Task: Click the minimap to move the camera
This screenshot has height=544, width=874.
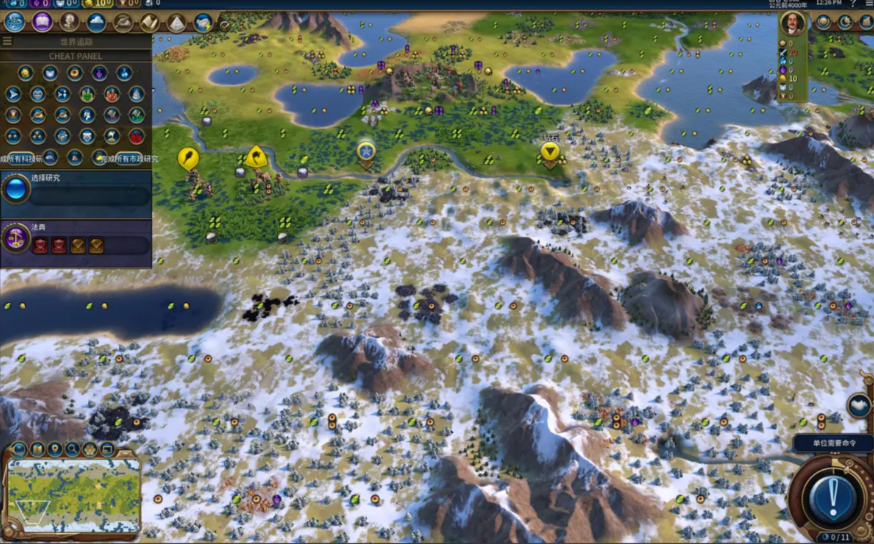Action: tap(73, 490)
